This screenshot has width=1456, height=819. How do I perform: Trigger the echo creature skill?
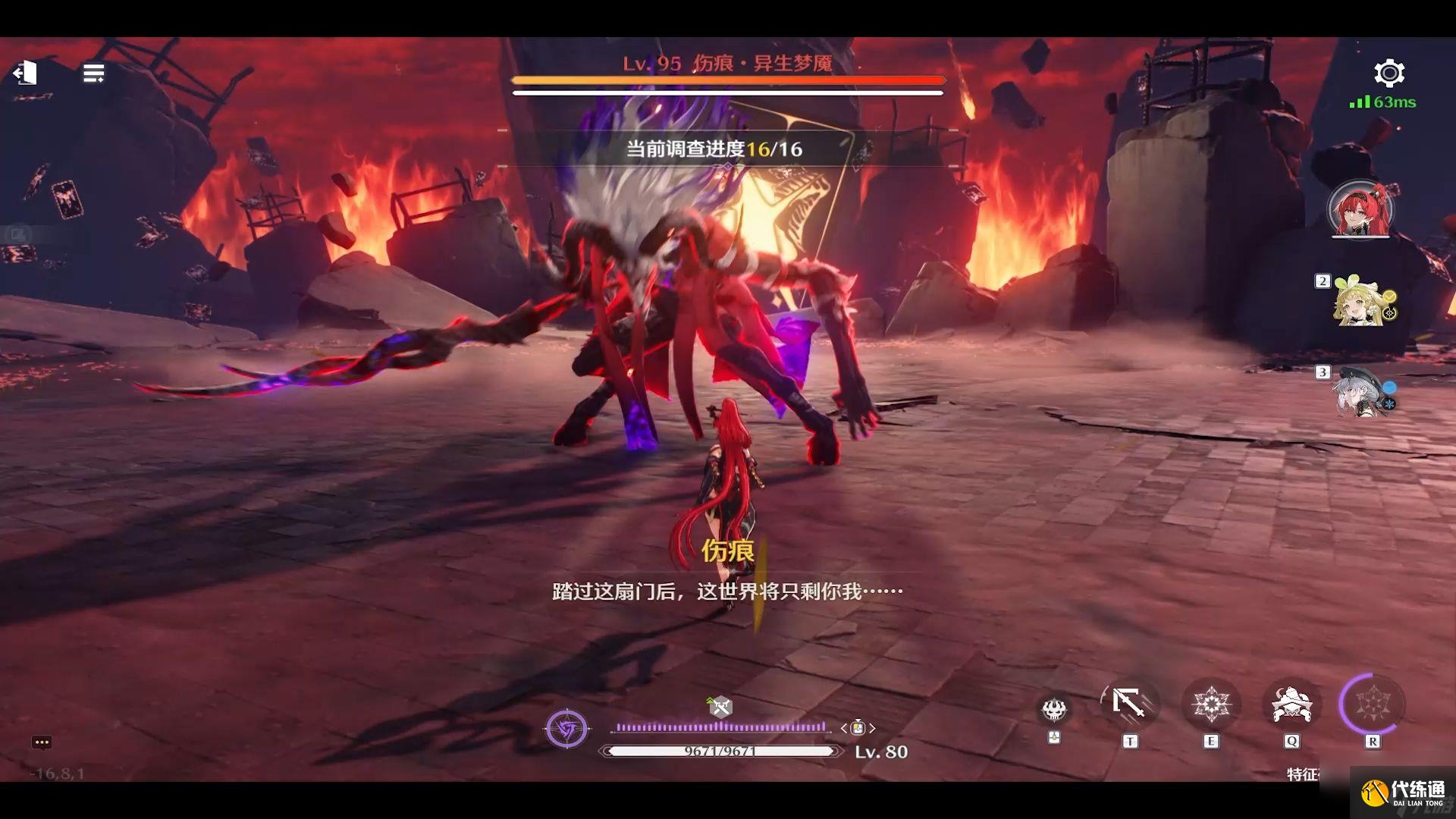click(1291, 704)
